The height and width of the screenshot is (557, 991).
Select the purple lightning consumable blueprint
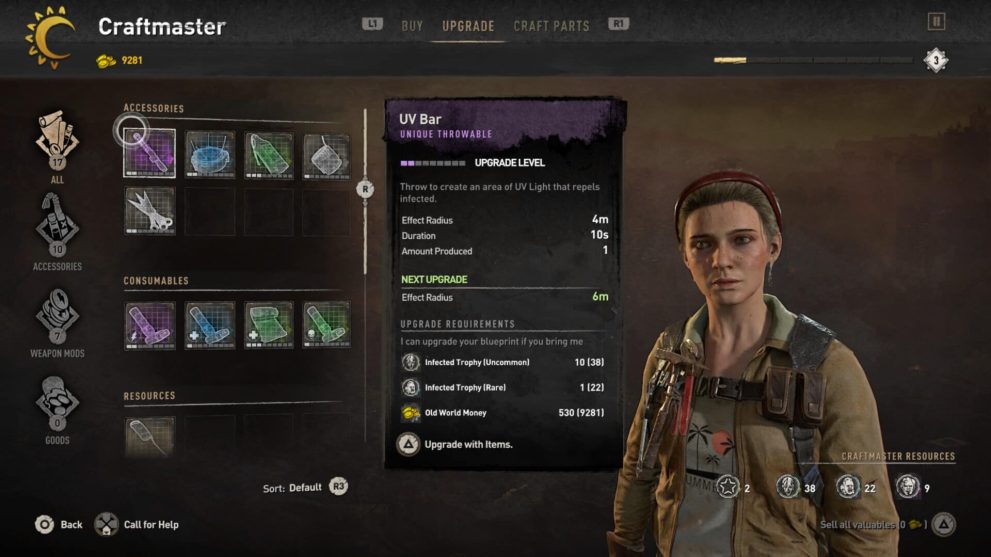tap(150, 325)
